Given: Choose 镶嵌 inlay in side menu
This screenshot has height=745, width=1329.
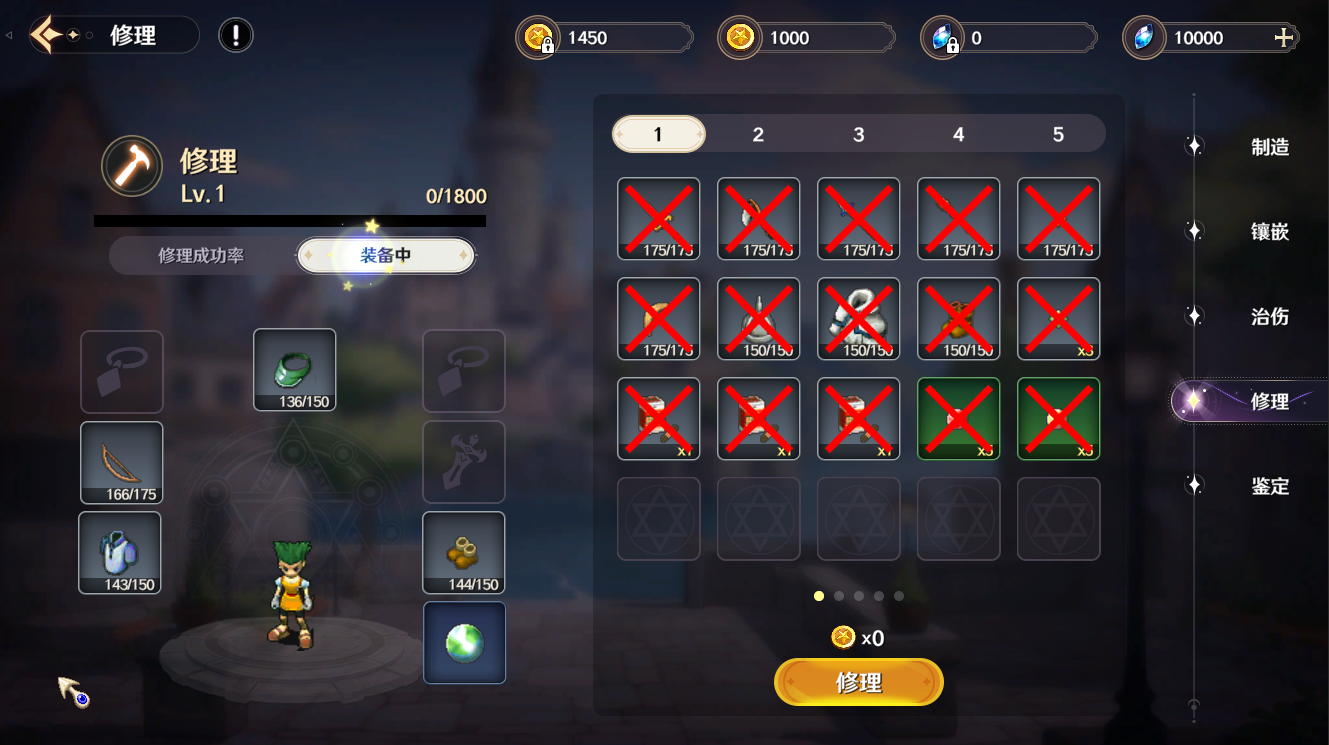Looking at the screenshot, I should (x=1269, y=232).
